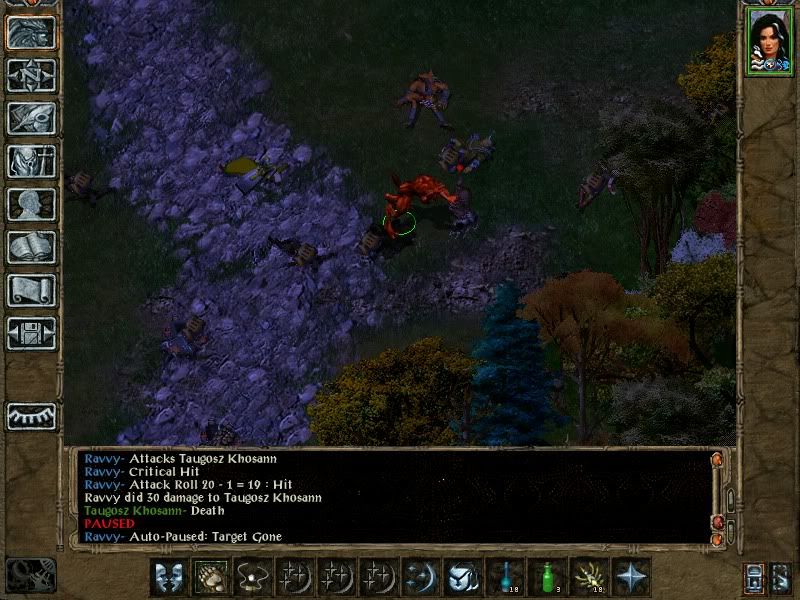Open the priest scroll screen
The width and height of the screenshot is (800, 600).
click(31, 290)
